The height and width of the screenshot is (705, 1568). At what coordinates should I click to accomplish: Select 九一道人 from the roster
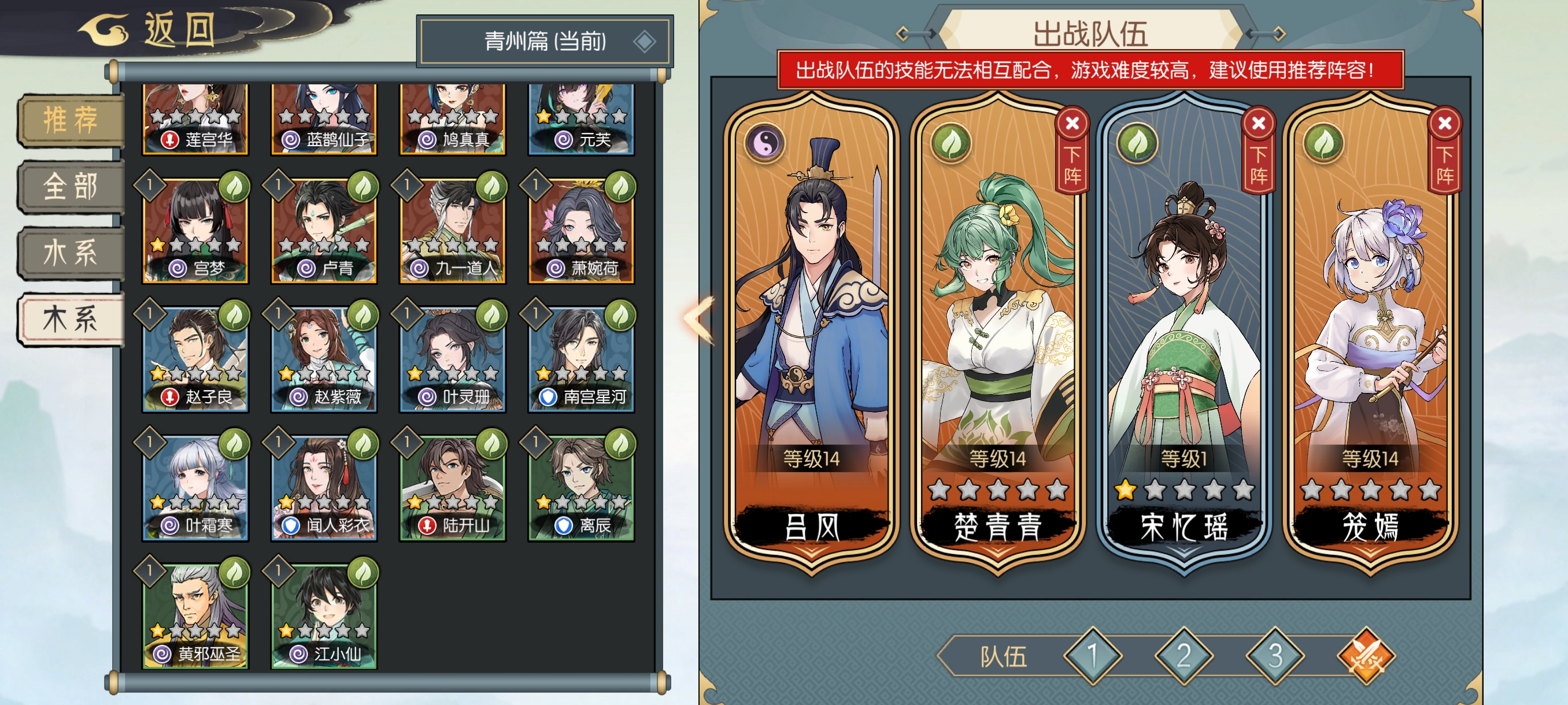tap(452, 231)
